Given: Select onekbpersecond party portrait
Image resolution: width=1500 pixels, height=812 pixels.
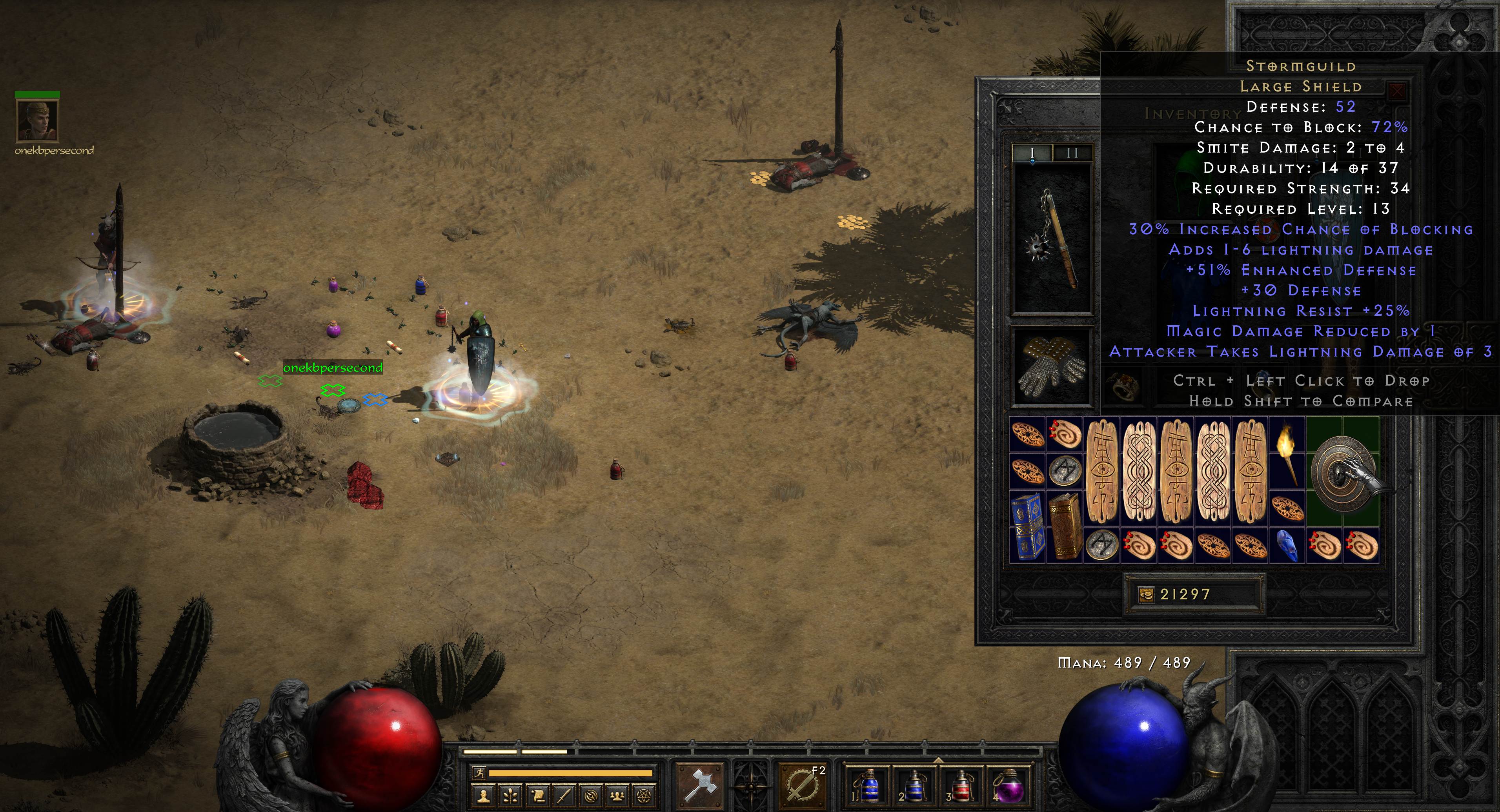Looking at the screenshot, I should 38,120.
